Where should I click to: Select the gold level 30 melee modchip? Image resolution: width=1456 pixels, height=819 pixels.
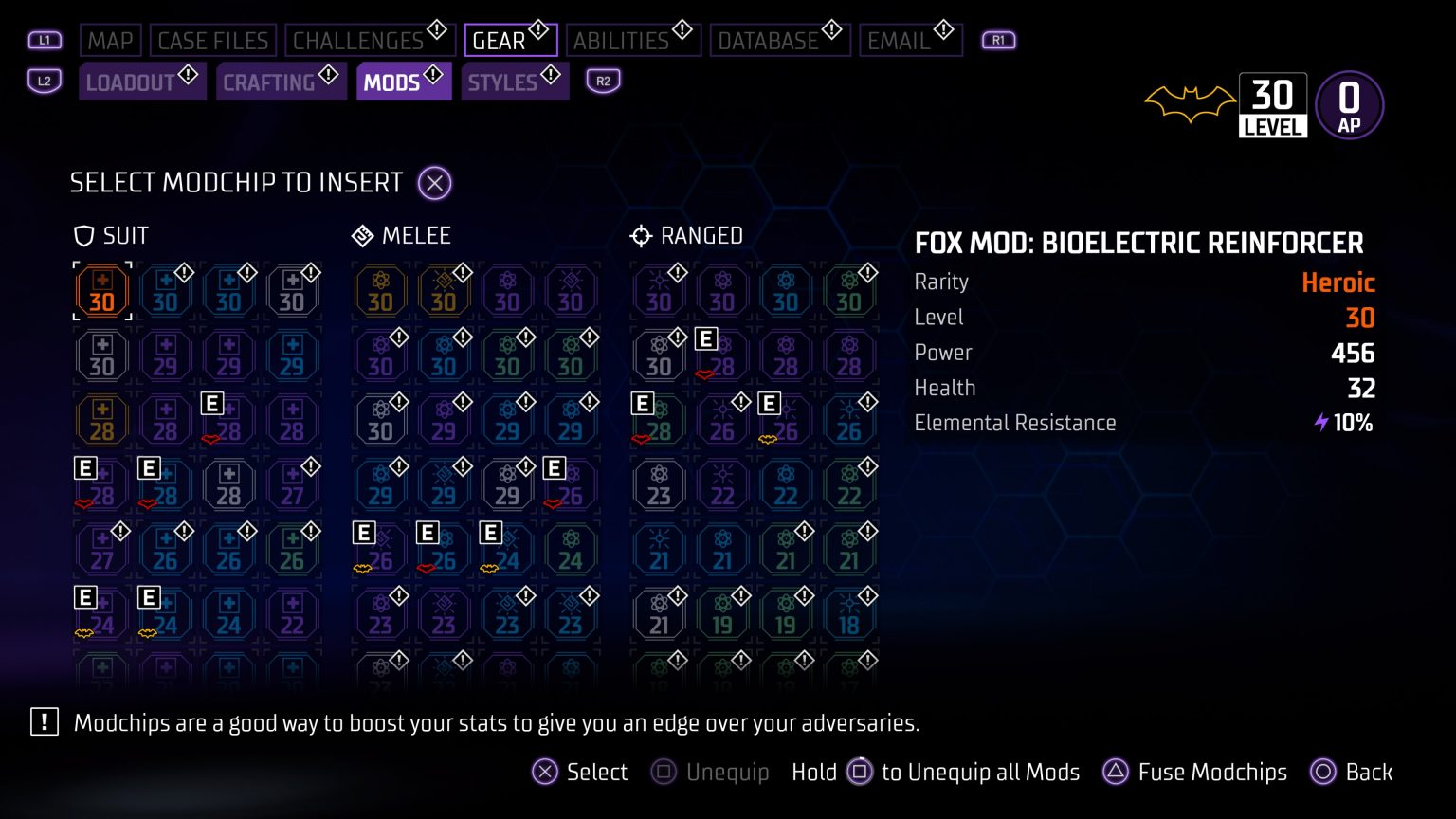[x=380, y=291]
